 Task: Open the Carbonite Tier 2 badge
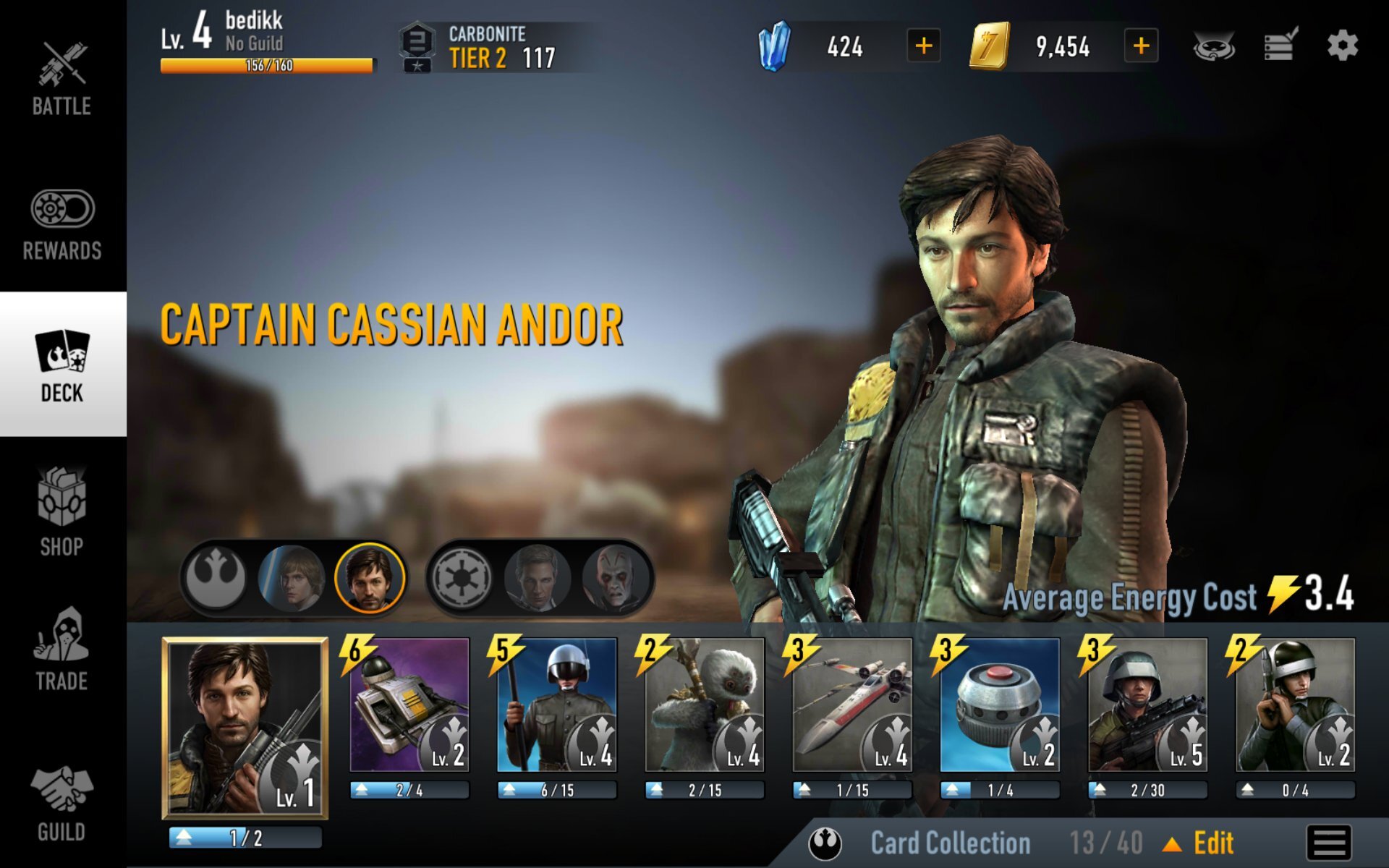click(470, 45)
